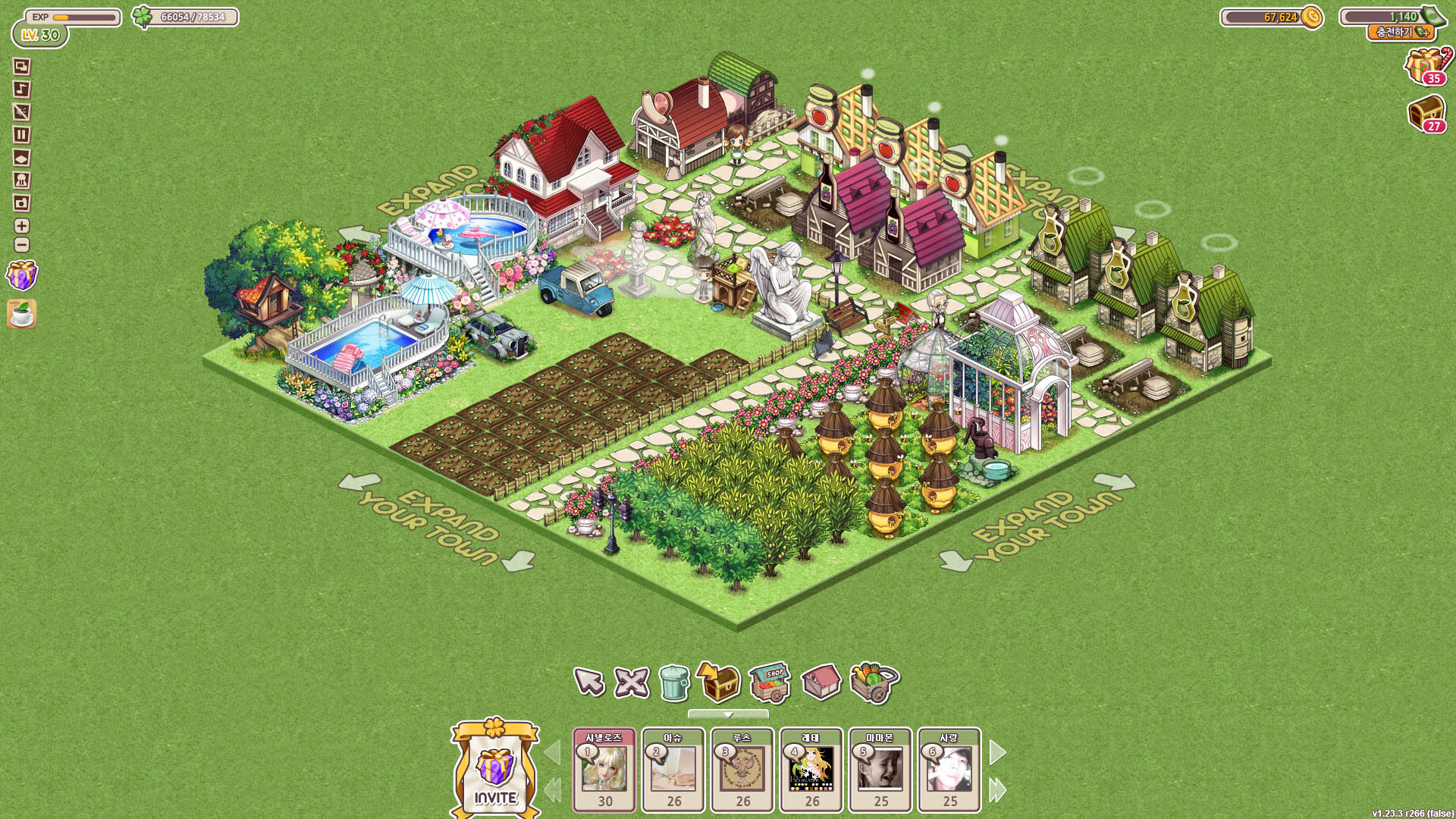Viewport: 1456px width, 819px height.
Task: Click the green recharge button under cash
Action: [1402, 33]
